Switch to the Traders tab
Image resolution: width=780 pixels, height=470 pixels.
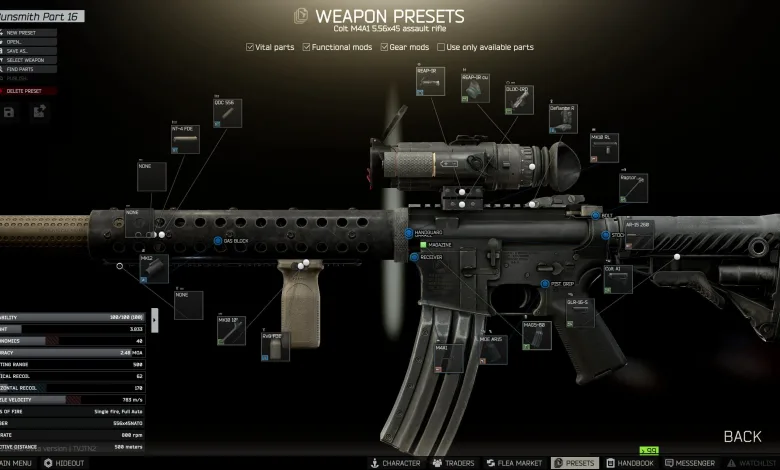pos(454,464)
